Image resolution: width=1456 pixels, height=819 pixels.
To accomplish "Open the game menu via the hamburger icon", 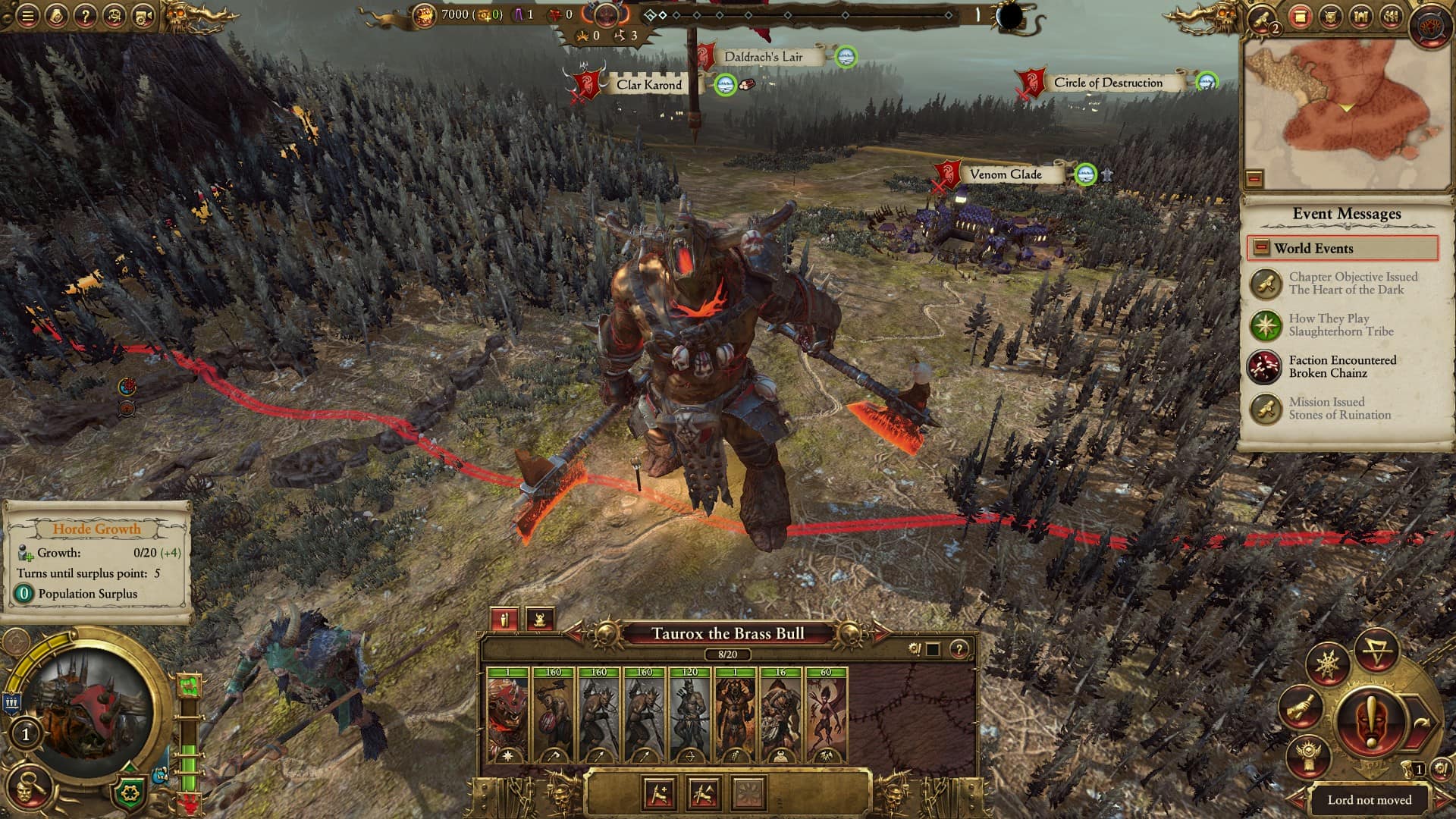I will point(27,14).
